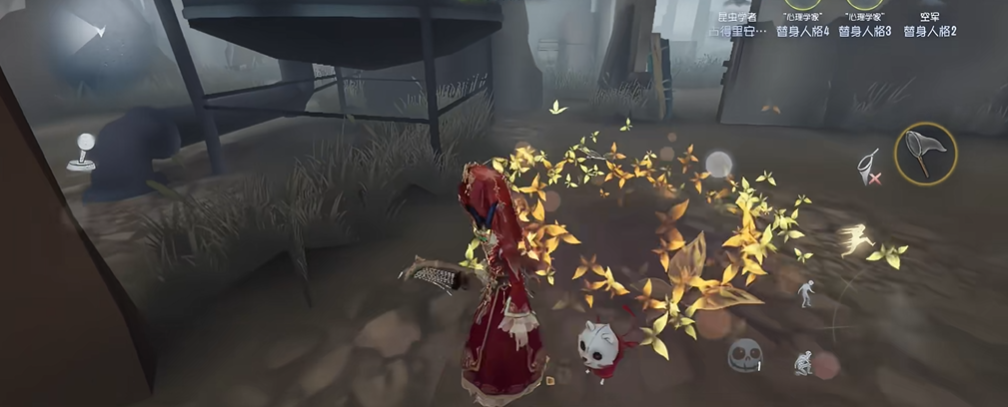Tap the small crossed-out net icon
Screen dimensions: 1008x407
click(x=869, y=167)
